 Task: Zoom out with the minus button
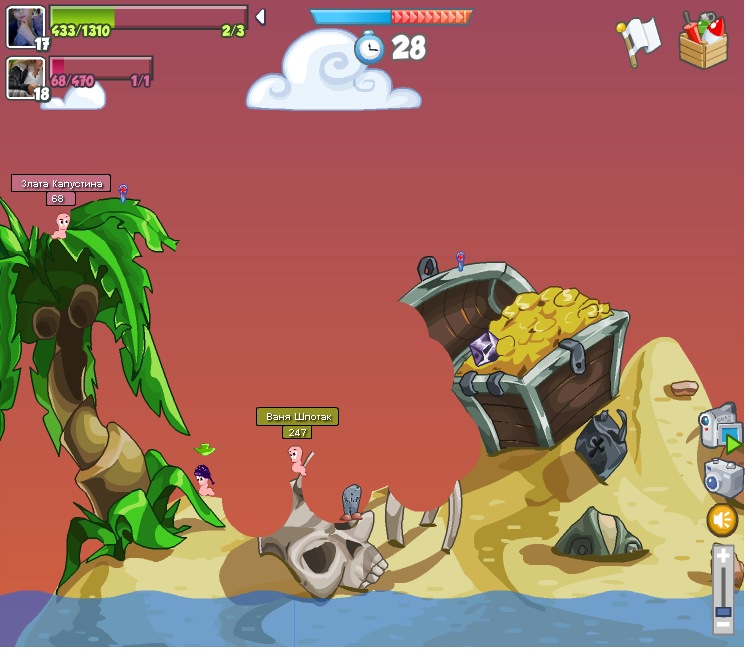(x=723, y=625)
